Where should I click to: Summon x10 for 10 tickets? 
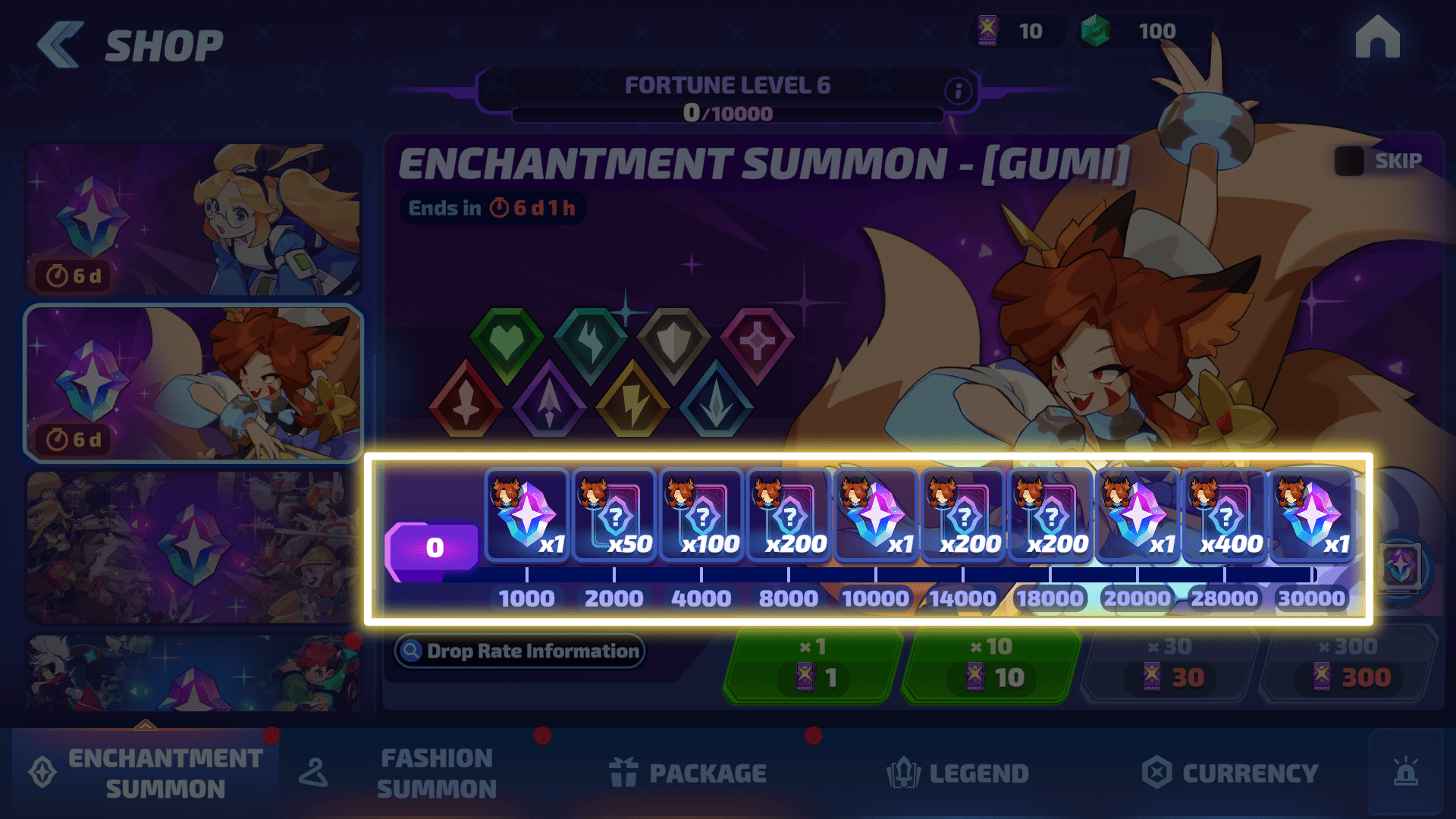990,666
